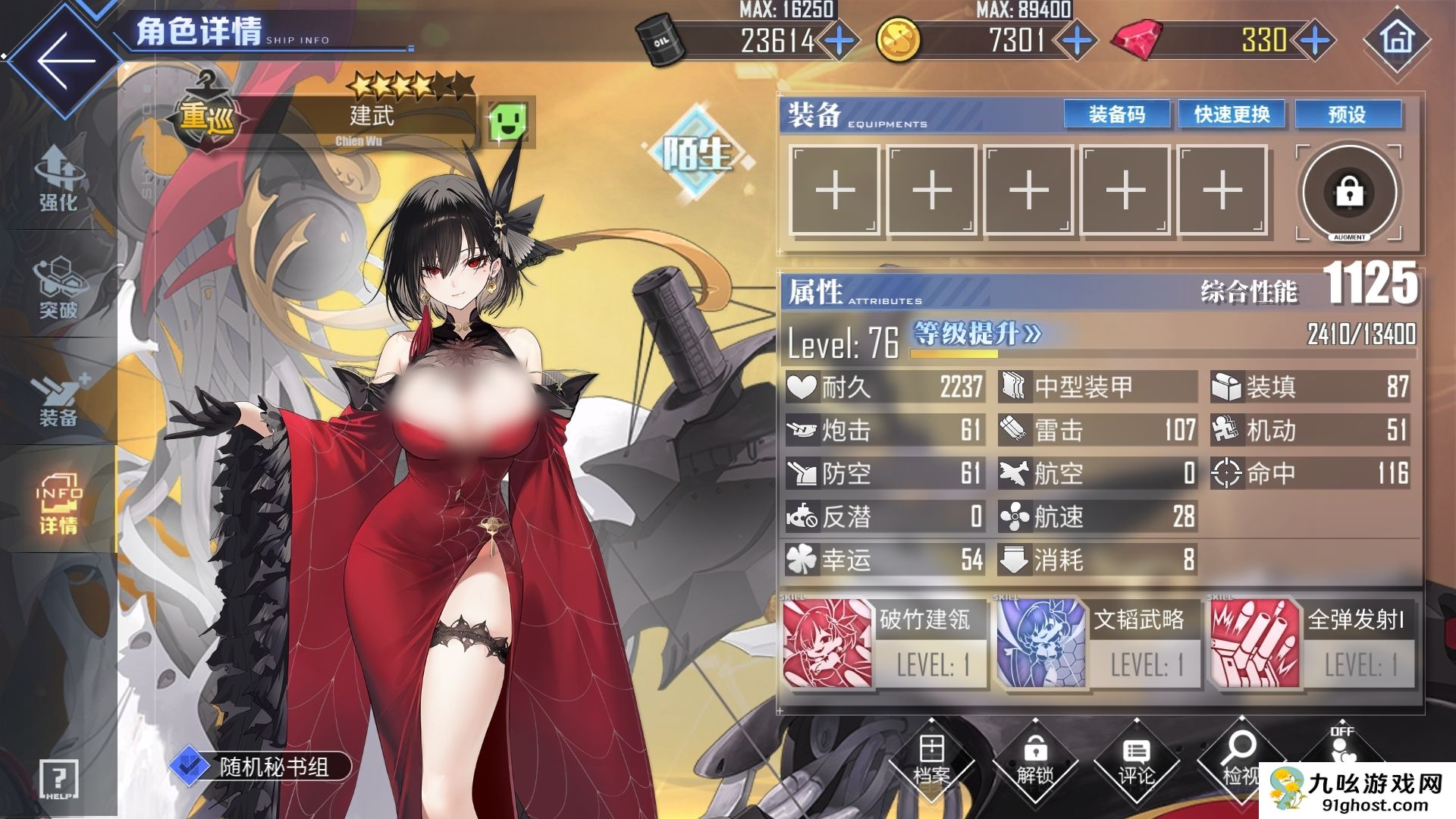Screen dimensions: 1456x819
Task: Click the green emoji icon beside ship name
Action: tap(508, 121)
